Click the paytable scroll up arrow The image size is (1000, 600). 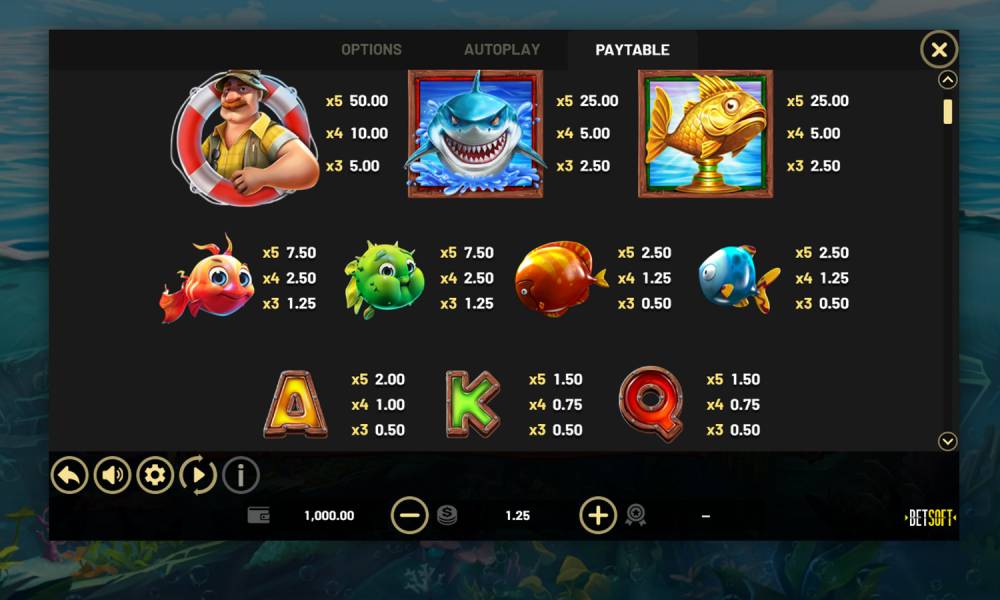click(x=948, y=80)
